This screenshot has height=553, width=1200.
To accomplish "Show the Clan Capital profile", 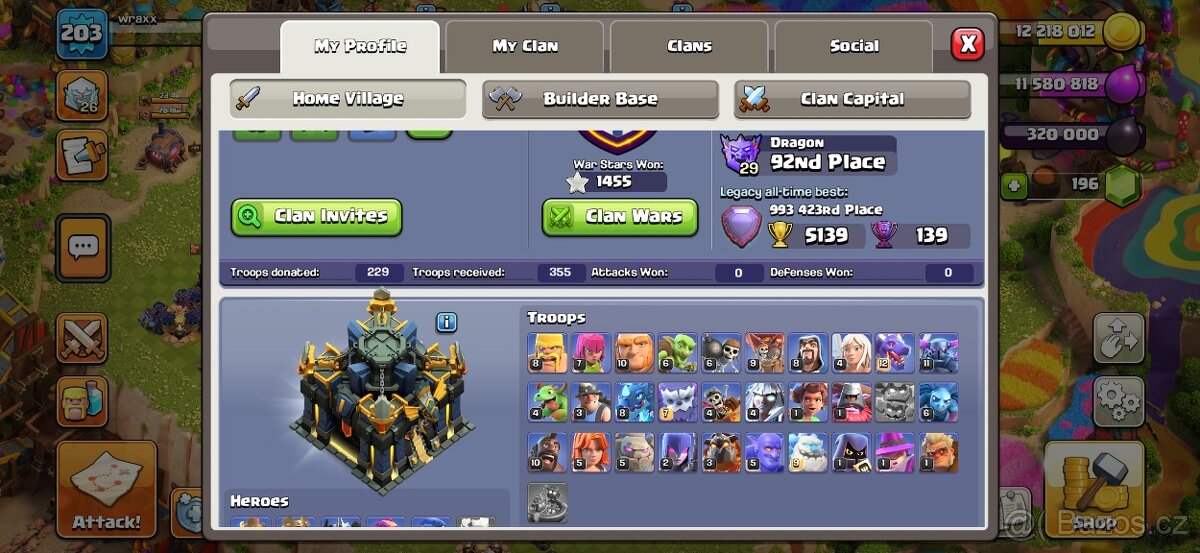I will (x=852, y=99).
